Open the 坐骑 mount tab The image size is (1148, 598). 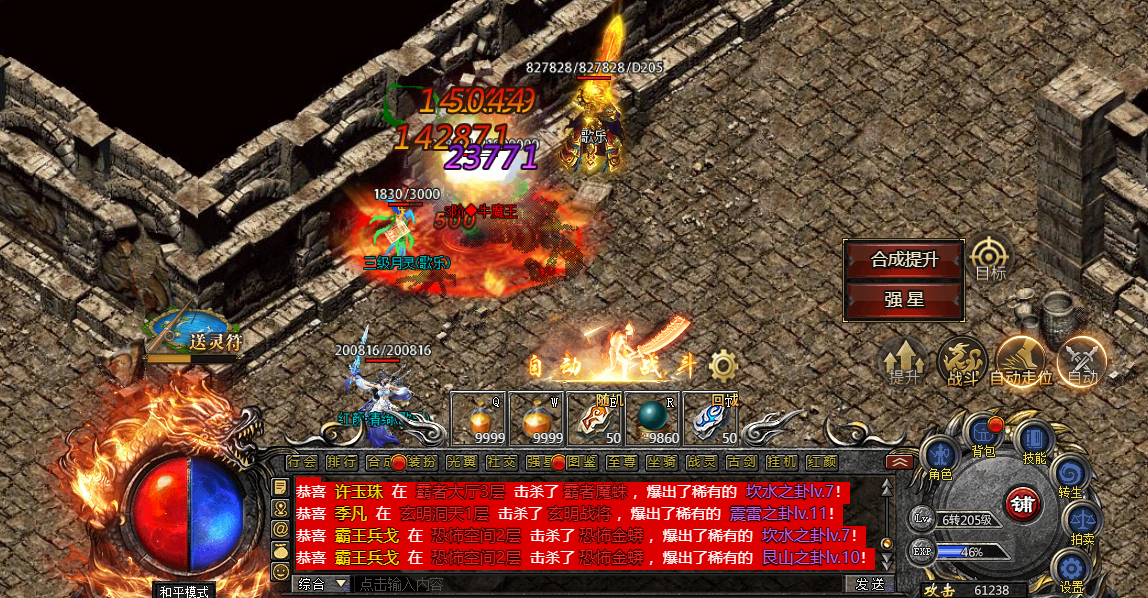point(661,462)
